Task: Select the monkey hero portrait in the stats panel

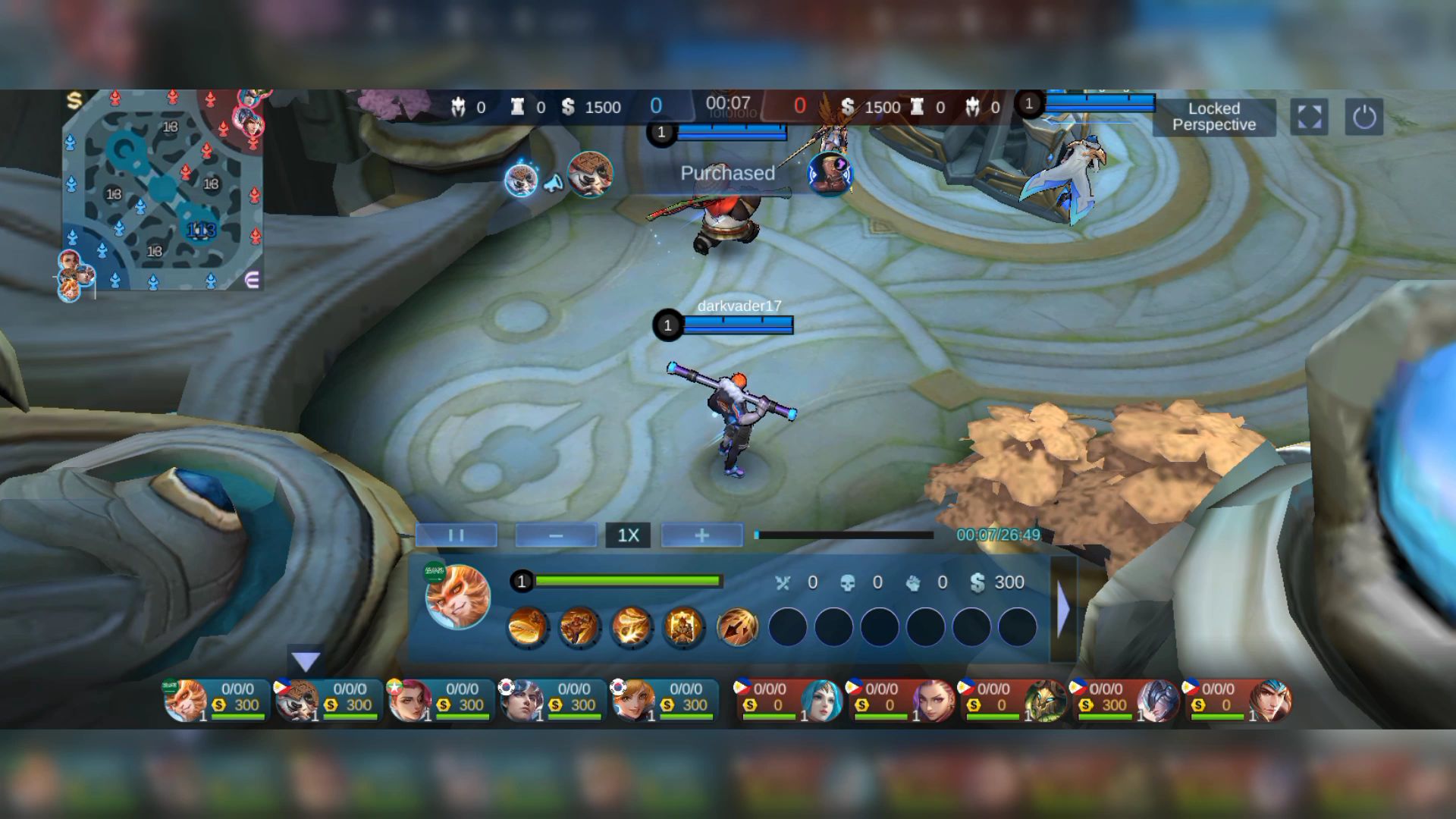Action: (x=457, y=597)
